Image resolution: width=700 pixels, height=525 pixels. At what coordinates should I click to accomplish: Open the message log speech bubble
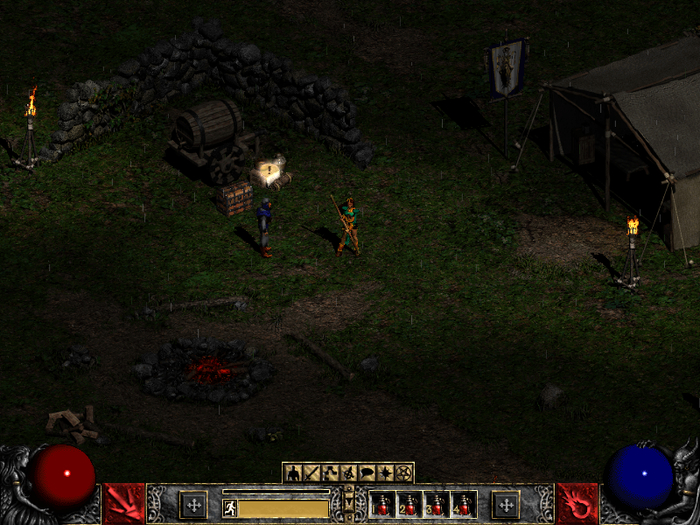click(366, 473)
